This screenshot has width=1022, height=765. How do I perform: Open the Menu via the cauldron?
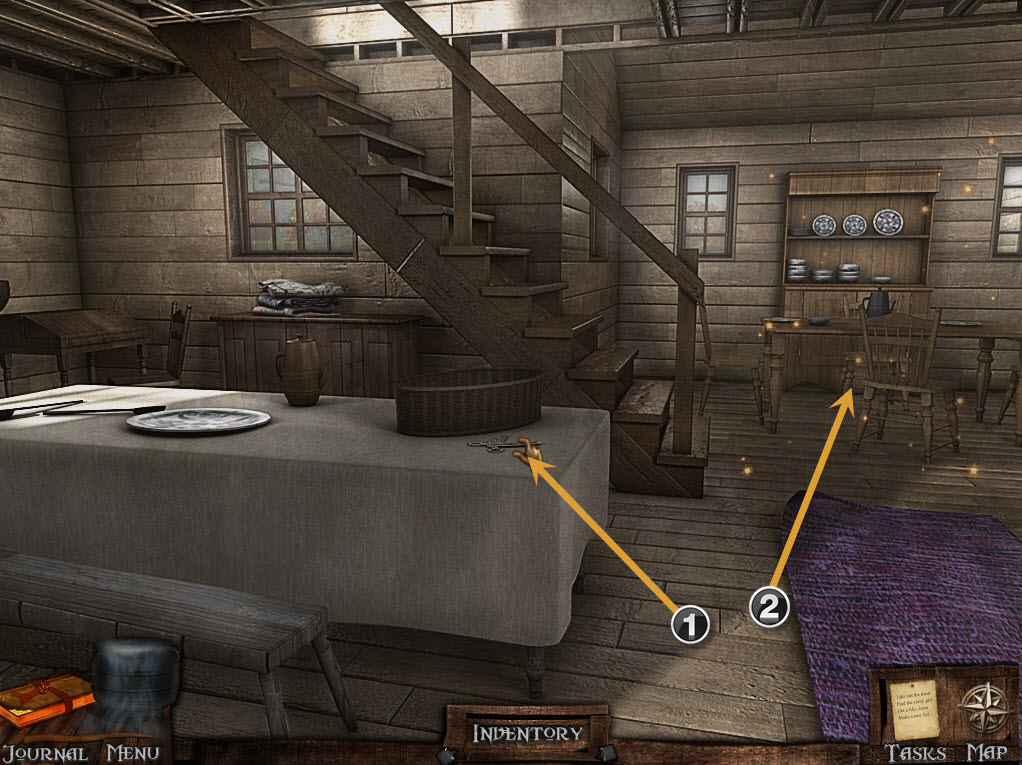click(130, 692)
